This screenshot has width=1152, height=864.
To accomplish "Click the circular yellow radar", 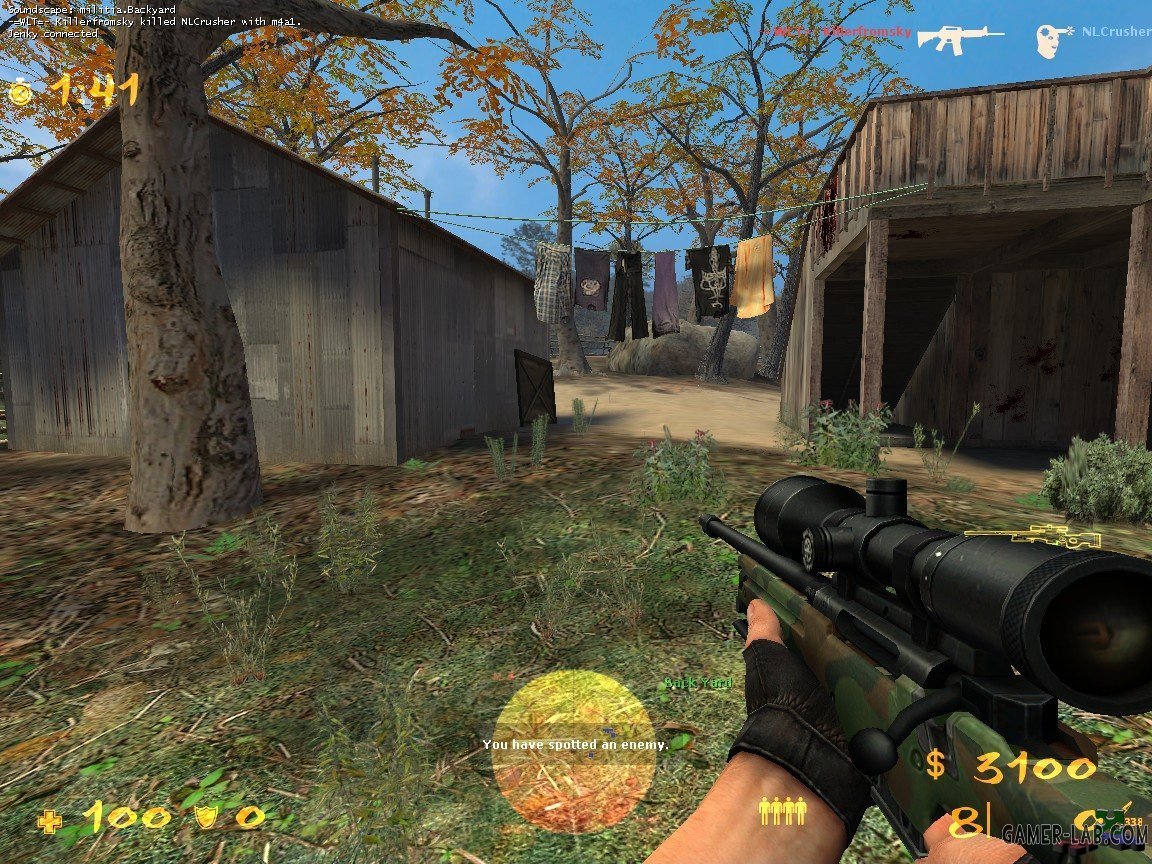I will tap(573, 751).
